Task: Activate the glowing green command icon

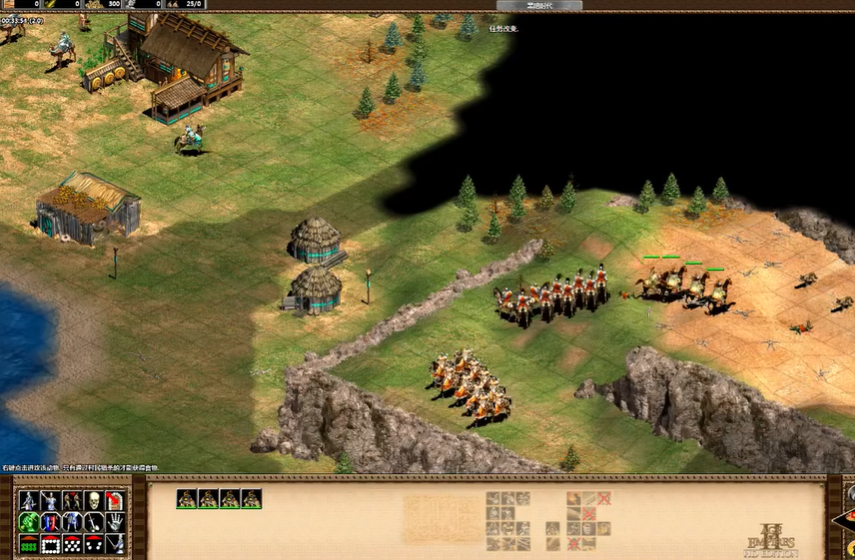Action: (x=28, y=521)
